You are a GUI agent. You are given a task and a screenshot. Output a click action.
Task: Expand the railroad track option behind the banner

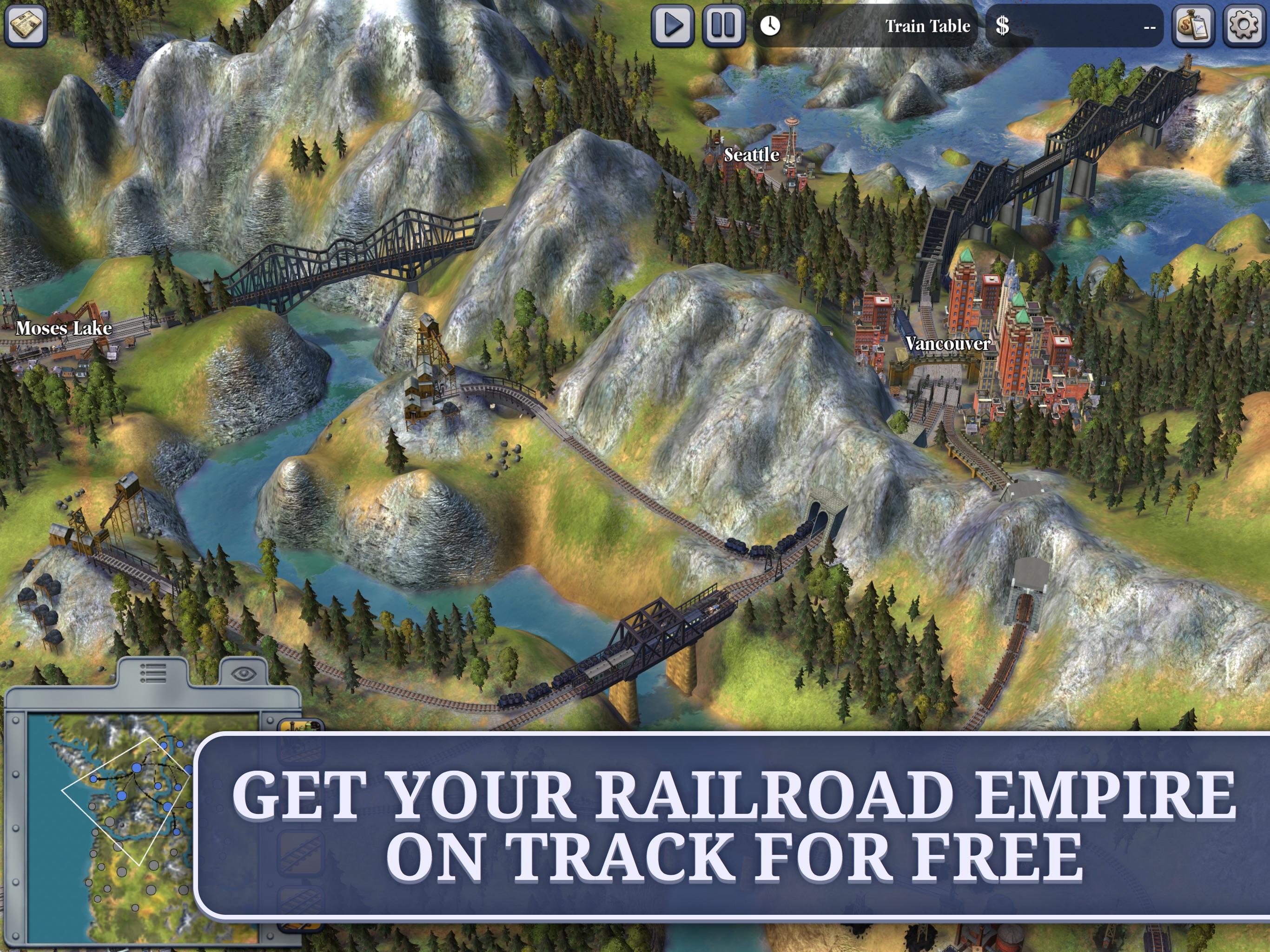click(x=303, y=852)
